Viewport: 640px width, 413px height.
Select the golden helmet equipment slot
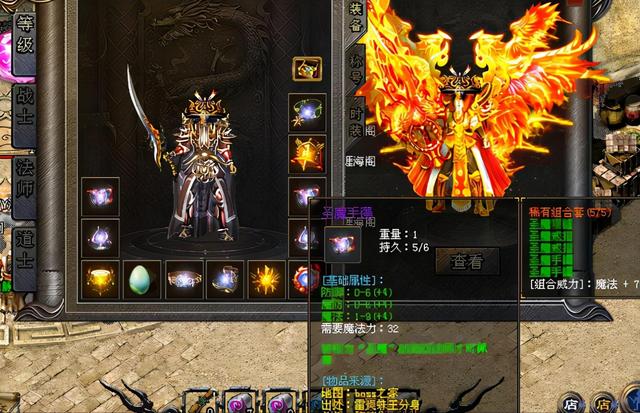[101, 280]
